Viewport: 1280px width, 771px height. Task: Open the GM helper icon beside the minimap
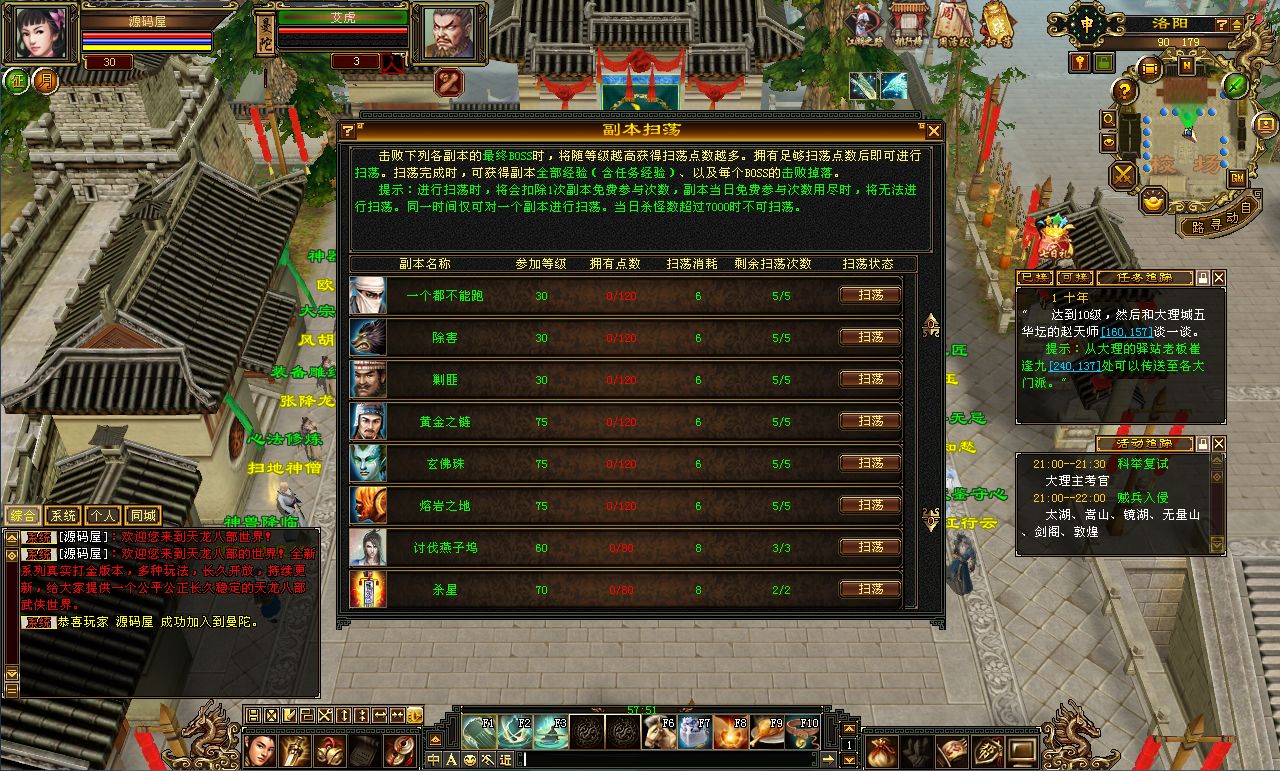click(x=1237, y=178)
